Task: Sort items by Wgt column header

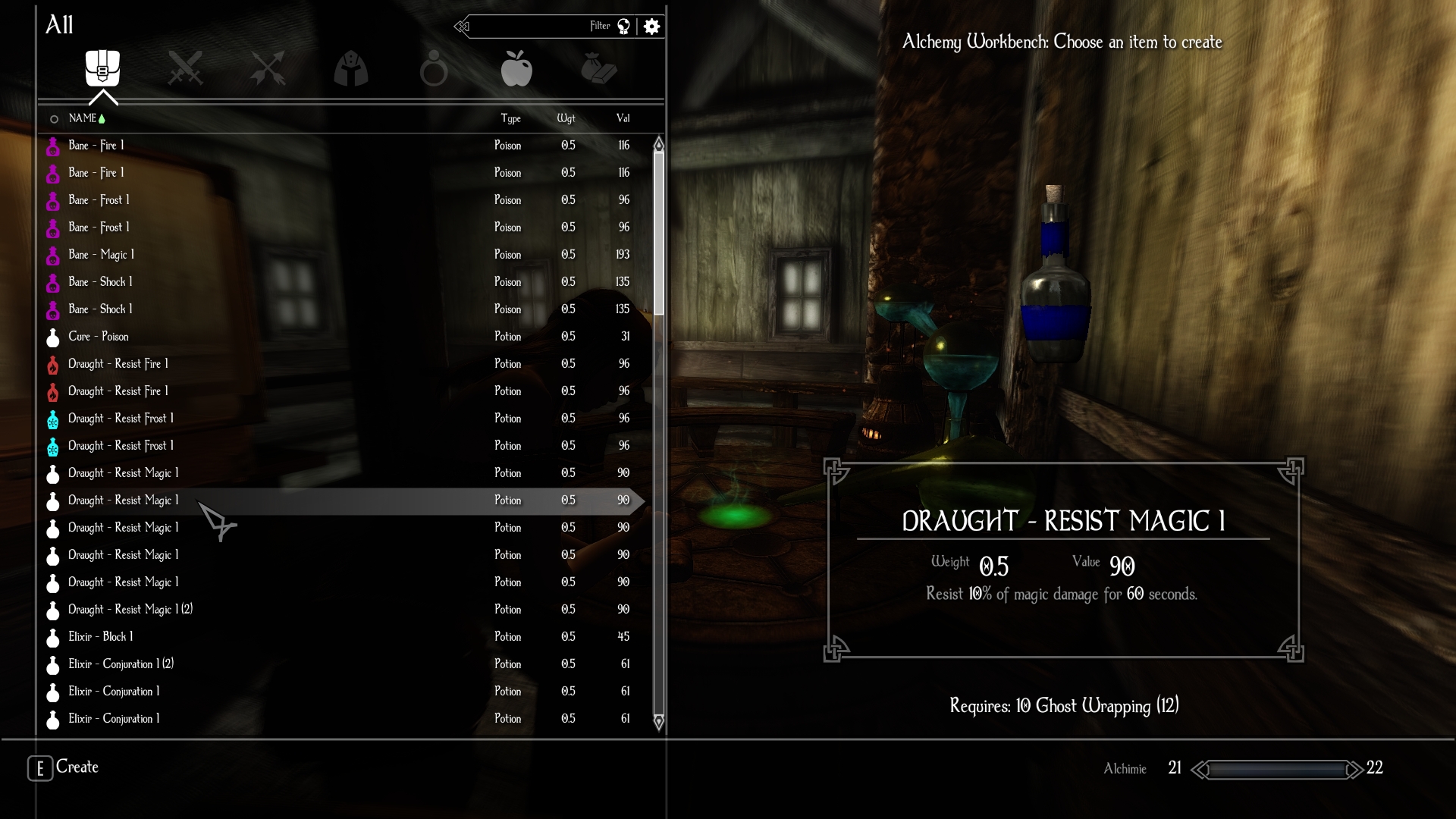Action: click(x=566, y=118)
